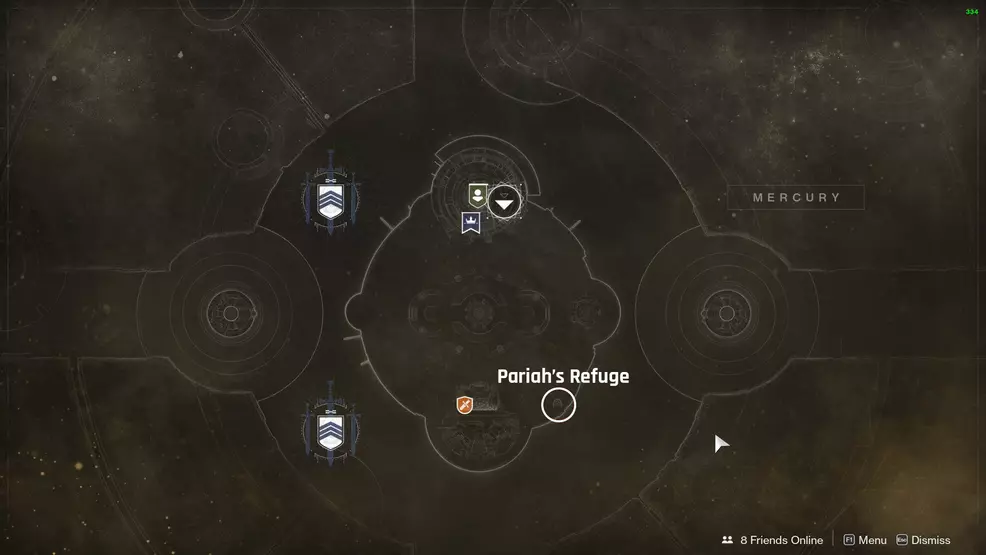Image resolution: width=986 pixels, height=555 pixels.
Task: Choose the landing zone marker with down arrow
Action: coord(504,203)
